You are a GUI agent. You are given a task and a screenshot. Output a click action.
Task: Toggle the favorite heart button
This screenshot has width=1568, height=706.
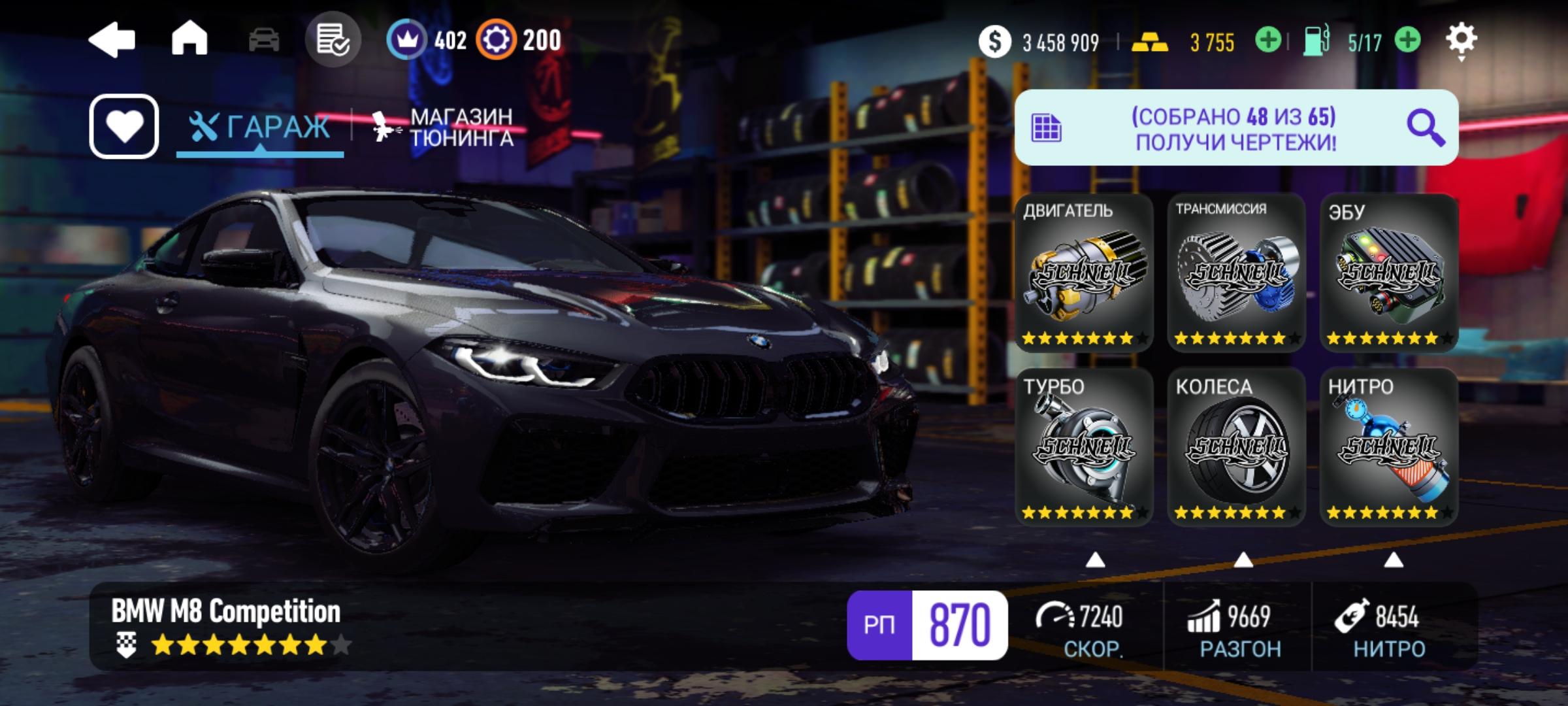tap(124, 126)
